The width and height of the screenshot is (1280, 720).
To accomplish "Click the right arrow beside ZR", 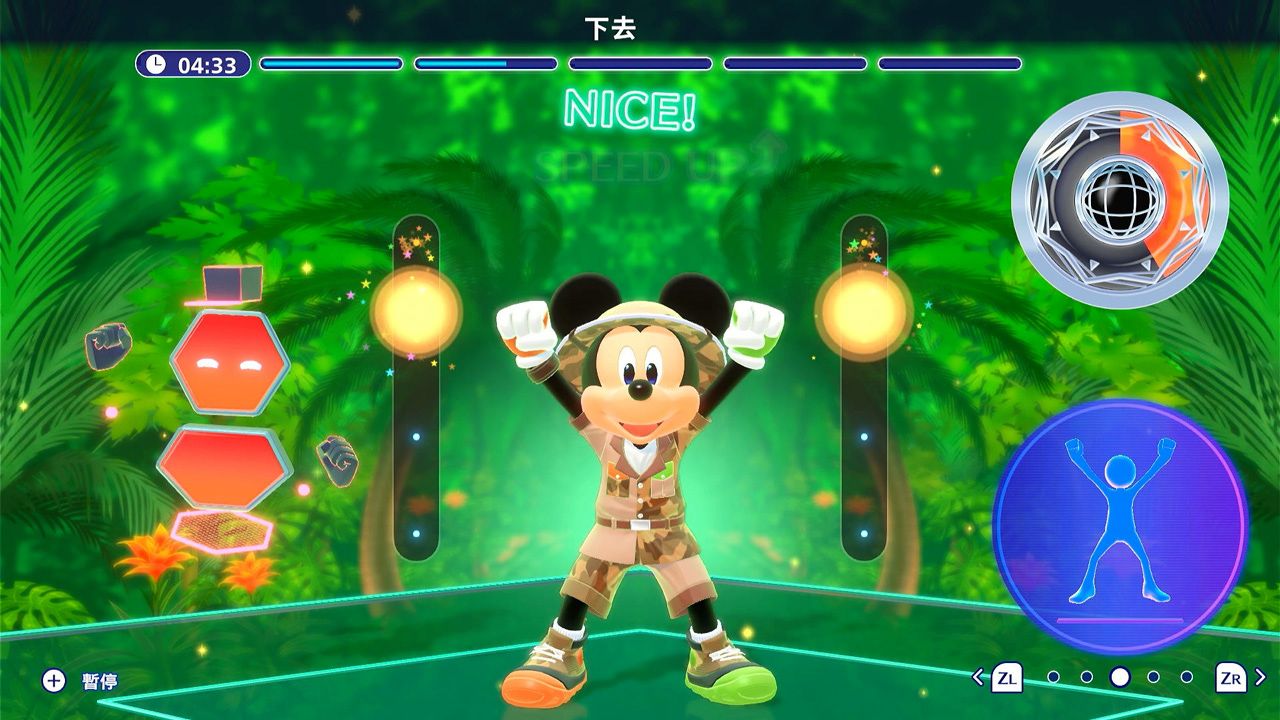I will pos(1260,677).
